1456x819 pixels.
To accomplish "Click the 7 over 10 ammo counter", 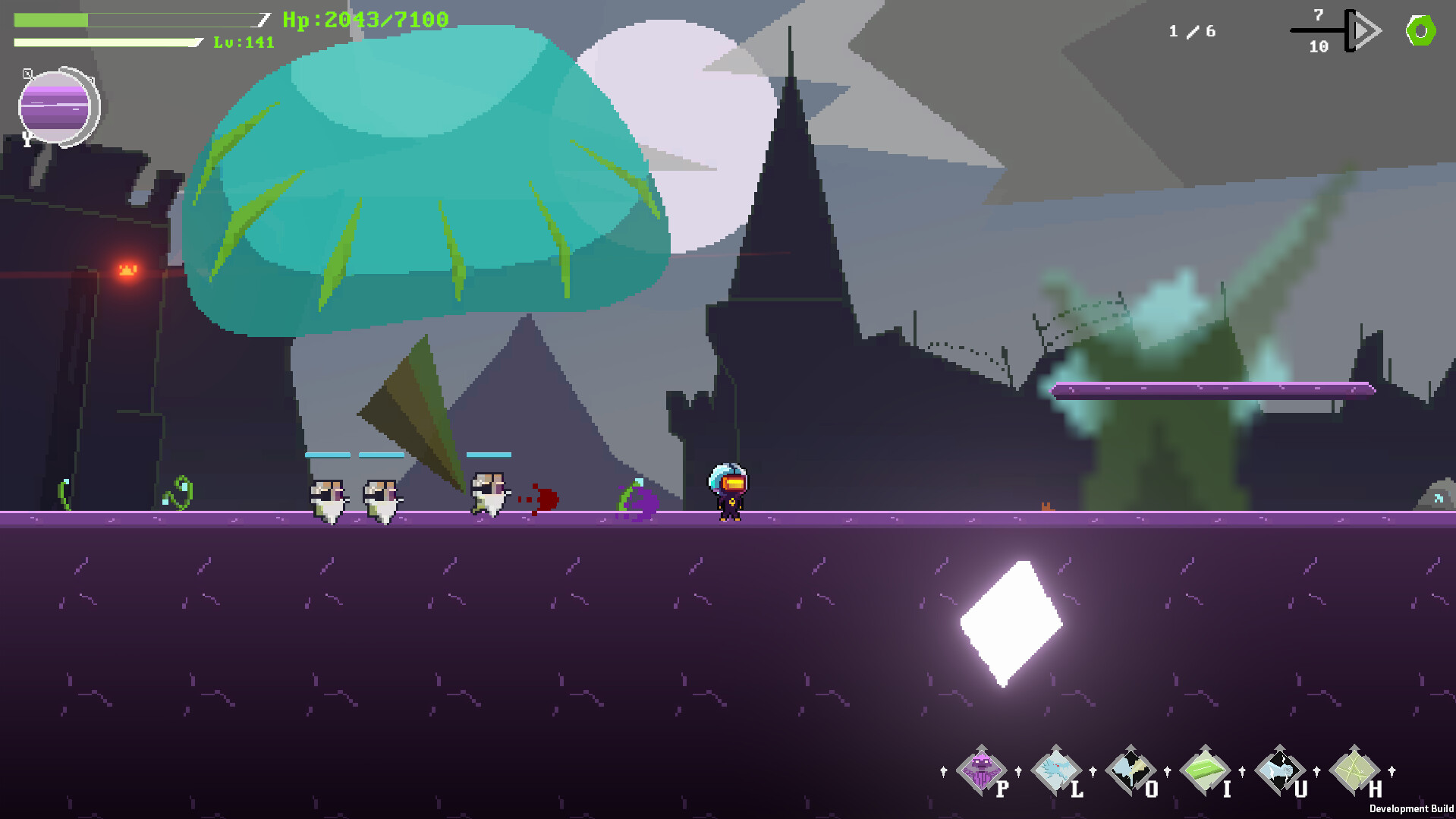I will pos(1317,30).
